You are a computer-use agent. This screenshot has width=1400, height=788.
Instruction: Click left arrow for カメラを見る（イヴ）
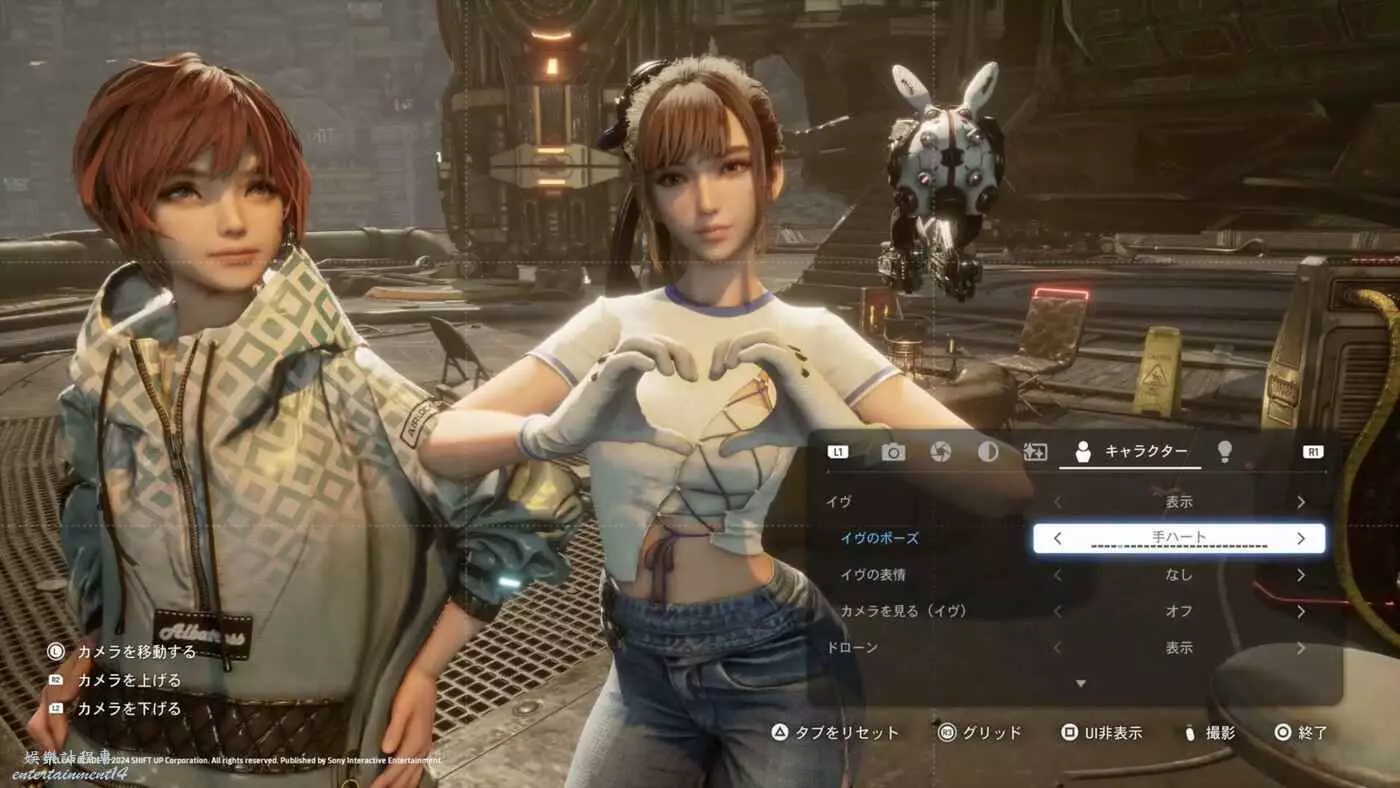point(1058,611)
